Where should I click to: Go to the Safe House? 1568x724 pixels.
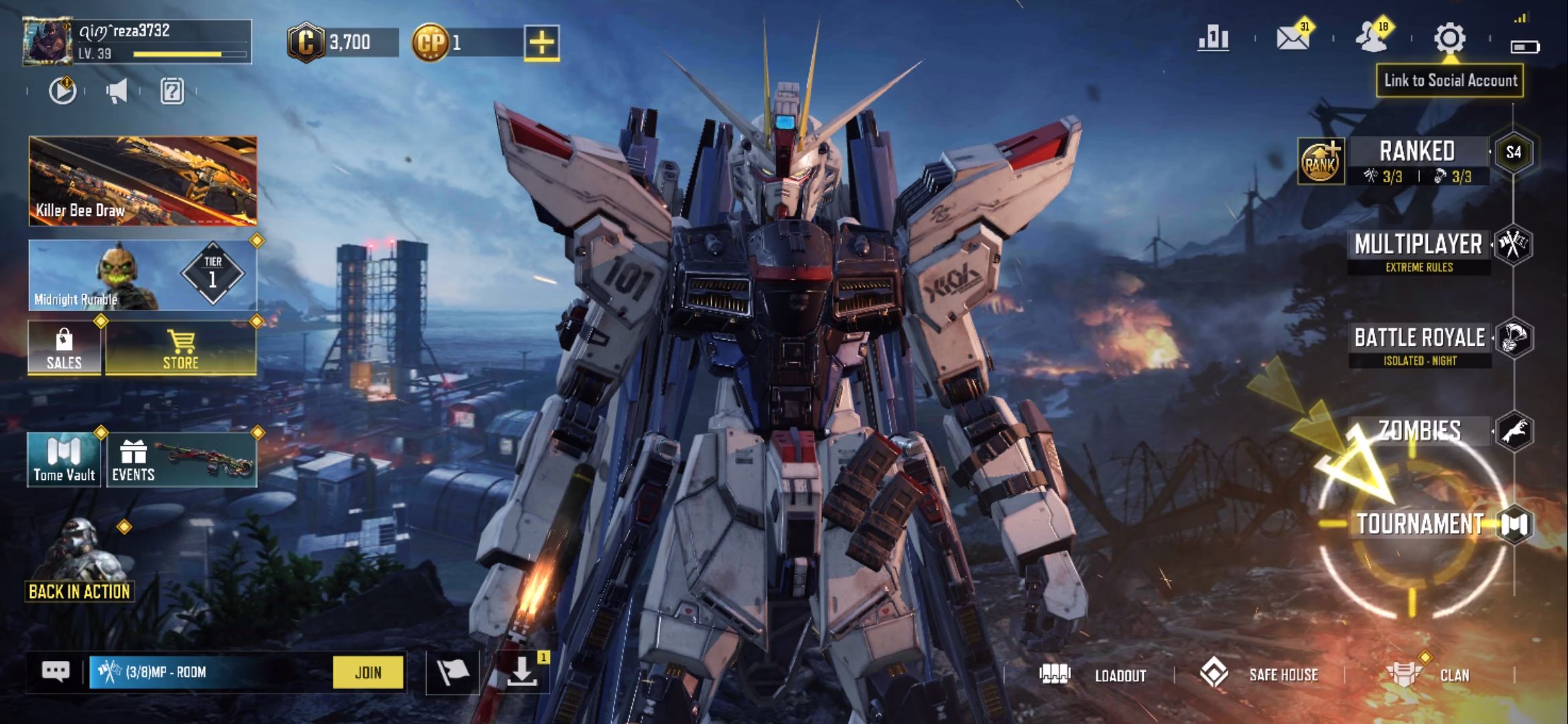pyautogui.click(x=1260, y=675)
